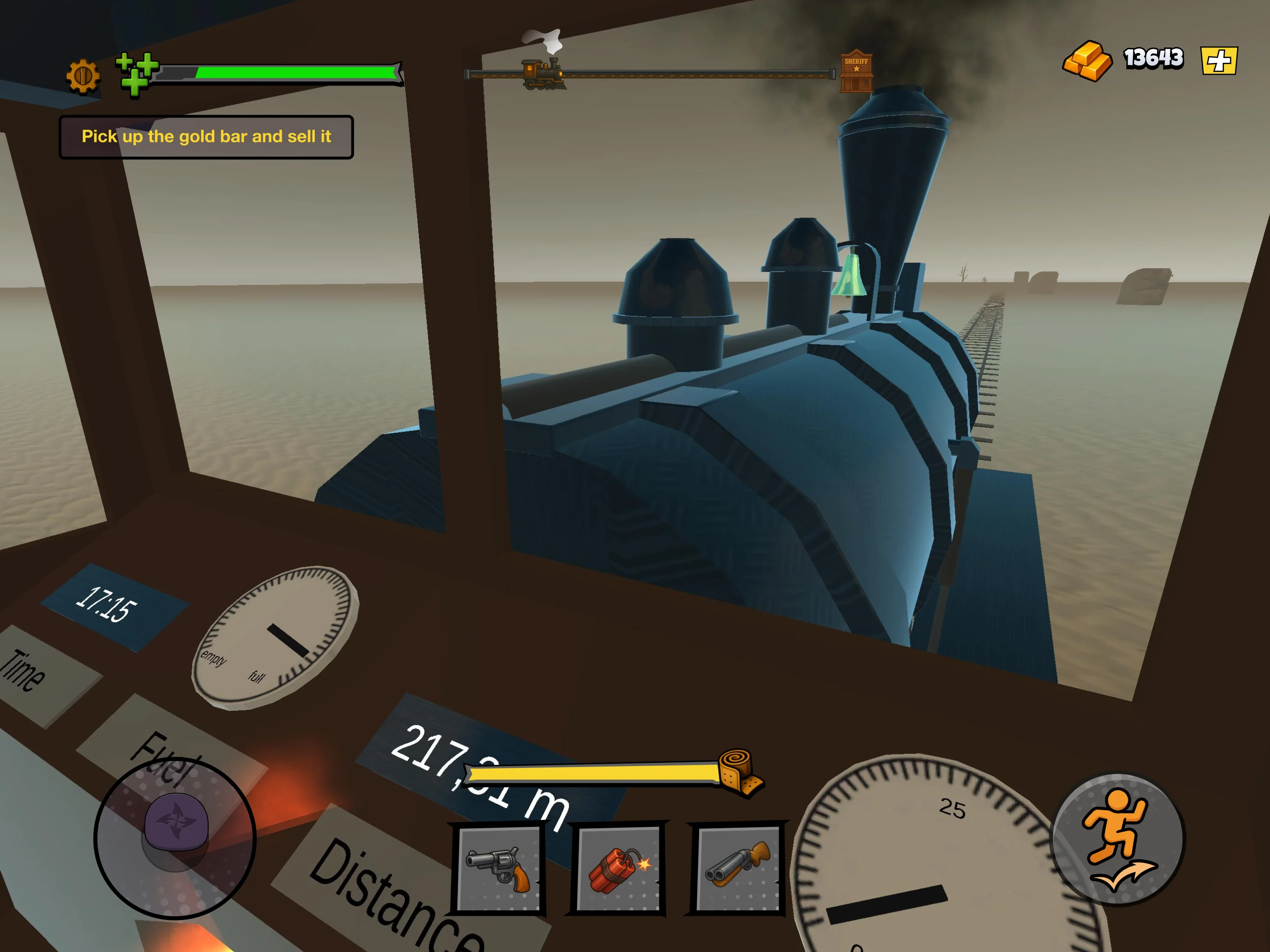The height and width of the screenshot is (952, 1270).
Task: Select the shotgun weapon slot
Action: [x=740, y=868]
